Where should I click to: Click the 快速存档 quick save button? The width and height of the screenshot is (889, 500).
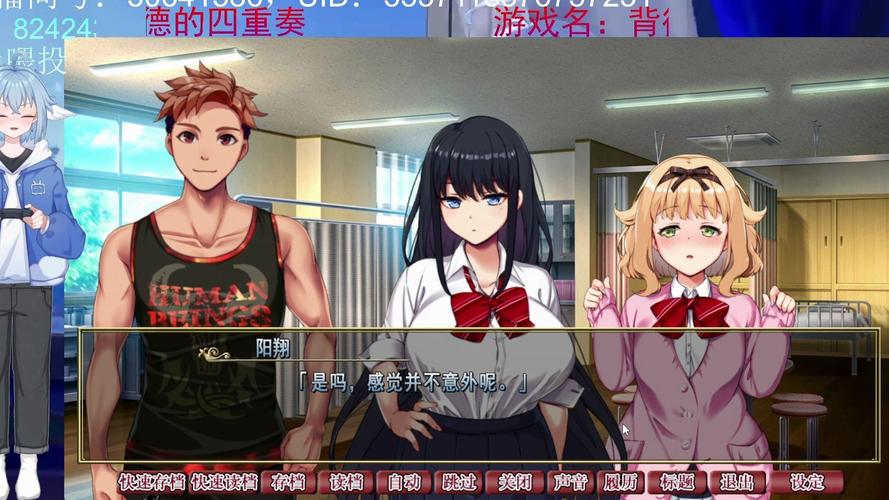(153, 482)
